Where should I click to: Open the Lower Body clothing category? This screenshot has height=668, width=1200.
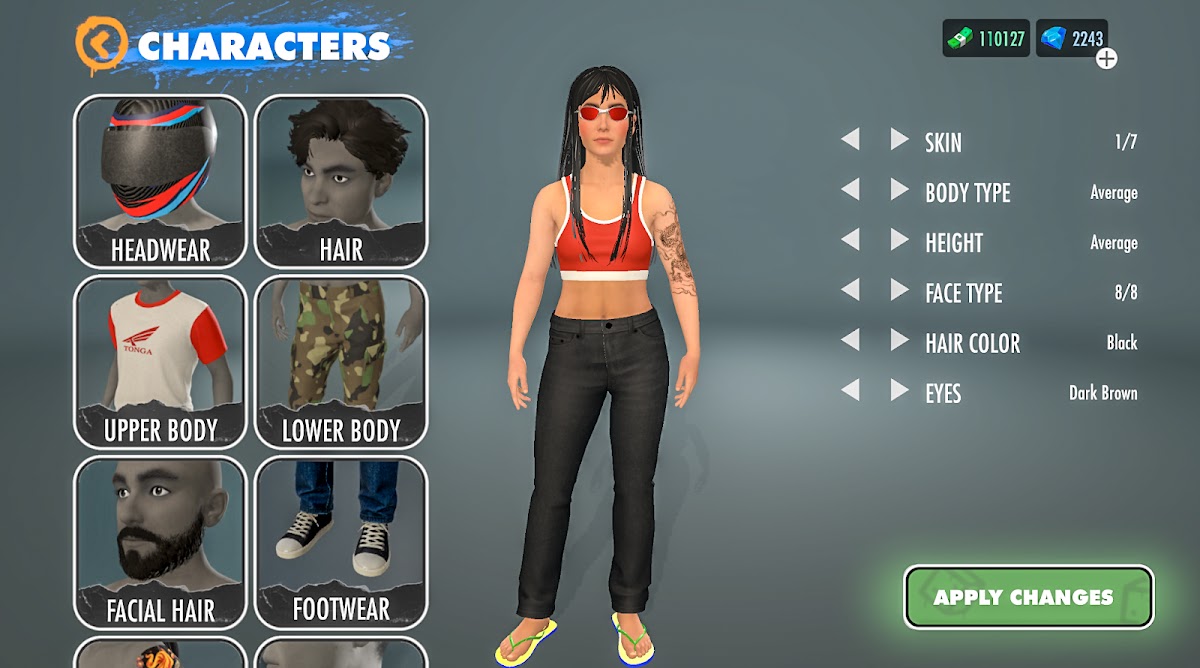click(341, 361)
